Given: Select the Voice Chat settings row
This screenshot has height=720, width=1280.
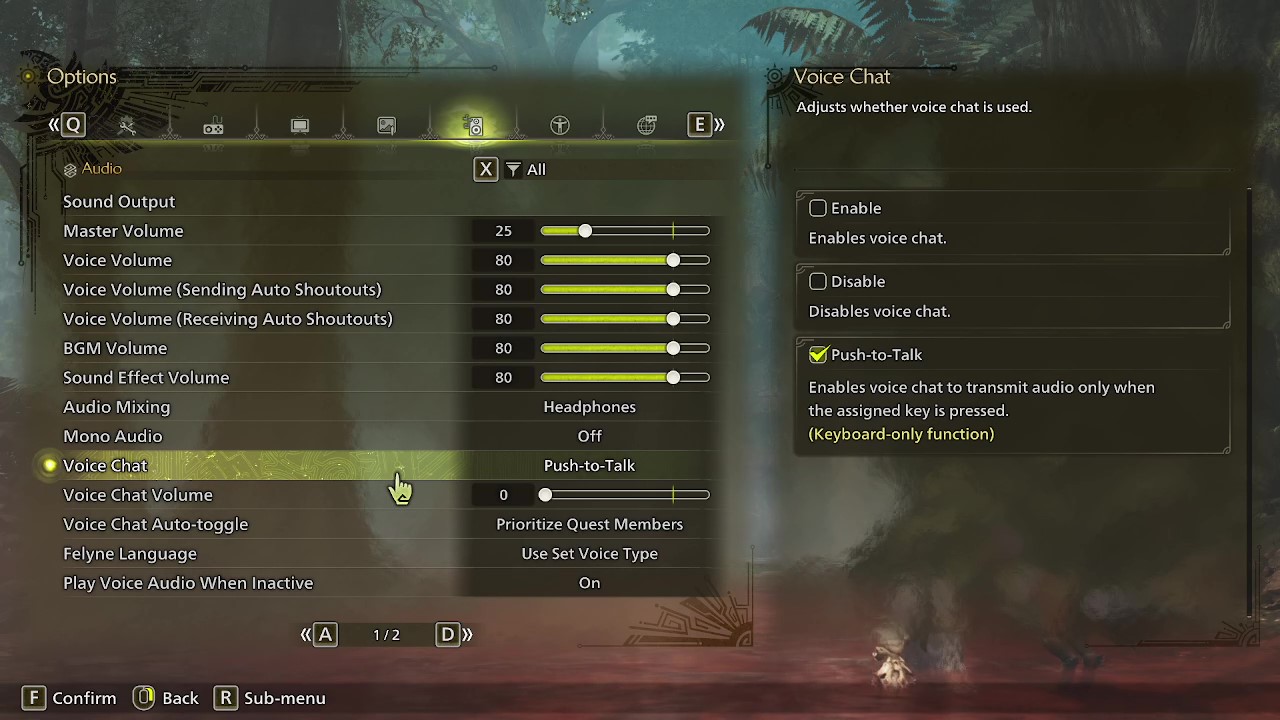Looking at the screenshot, I should click(x=300, y=465).
